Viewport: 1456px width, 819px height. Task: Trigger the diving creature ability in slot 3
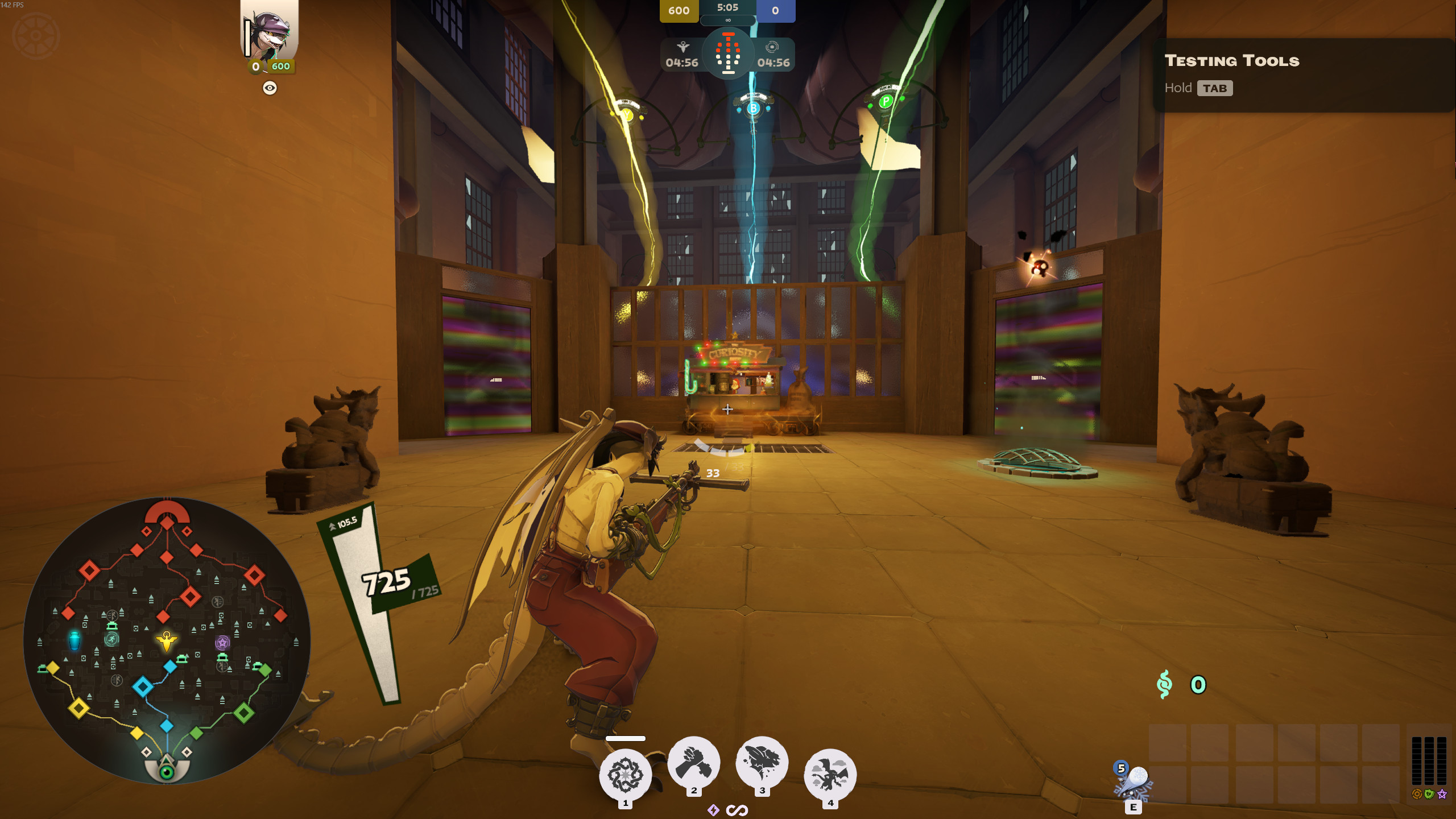(762, 763)
